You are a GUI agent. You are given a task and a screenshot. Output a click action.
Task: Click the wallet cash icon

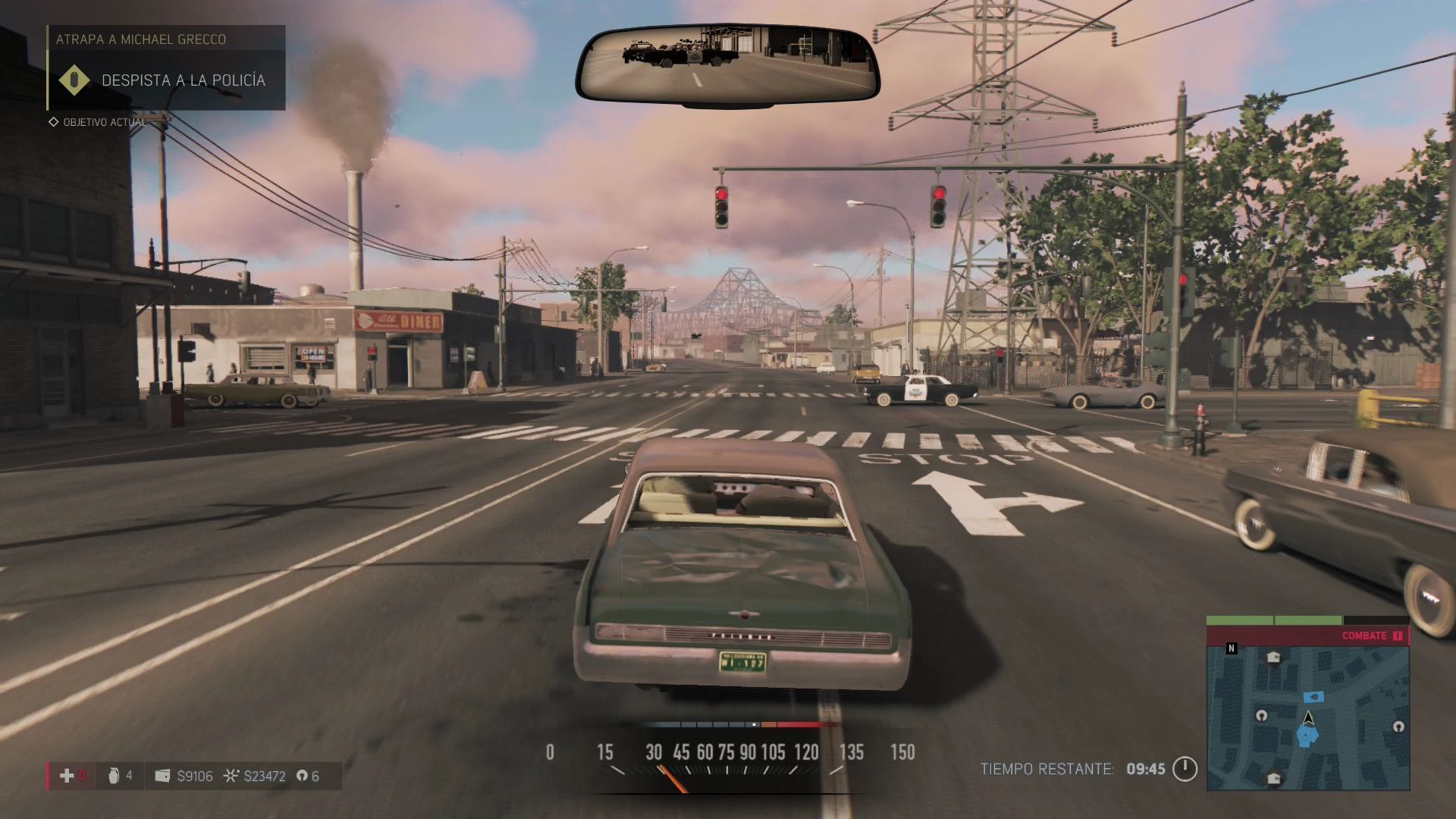162,776
